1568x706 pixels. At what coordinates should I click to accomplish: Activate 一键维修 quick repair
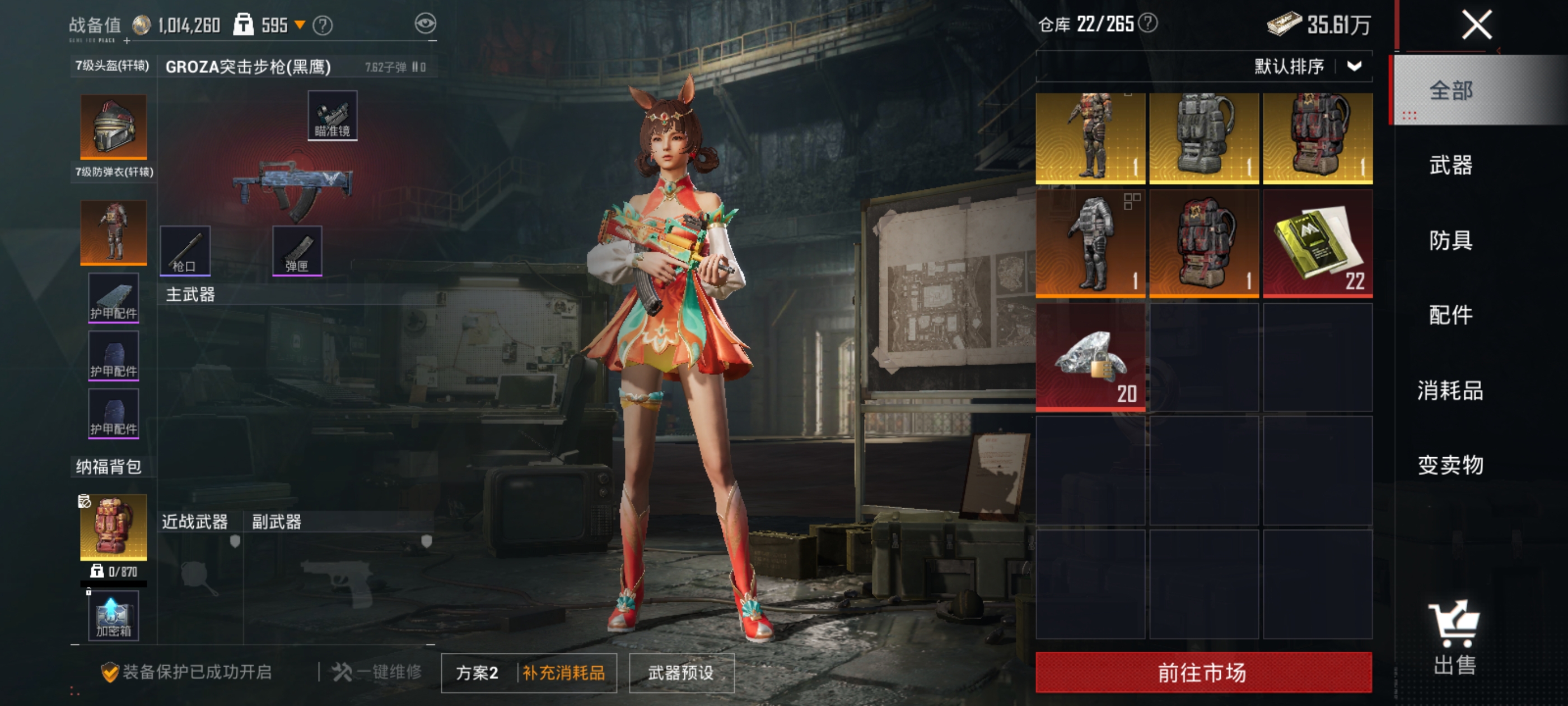tap(377, 672)
